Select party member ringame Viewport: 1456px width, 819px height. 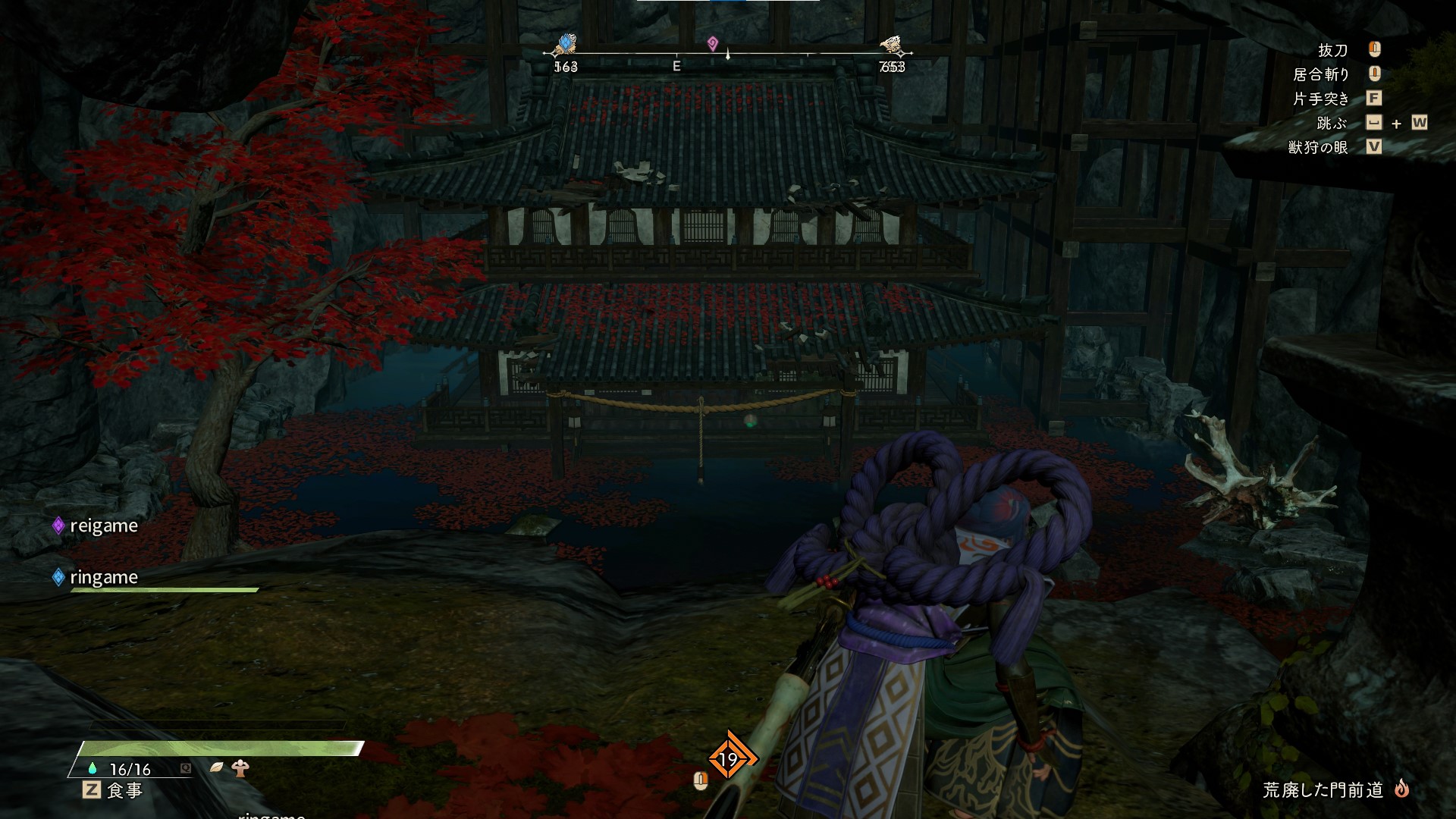pos(103,577)
